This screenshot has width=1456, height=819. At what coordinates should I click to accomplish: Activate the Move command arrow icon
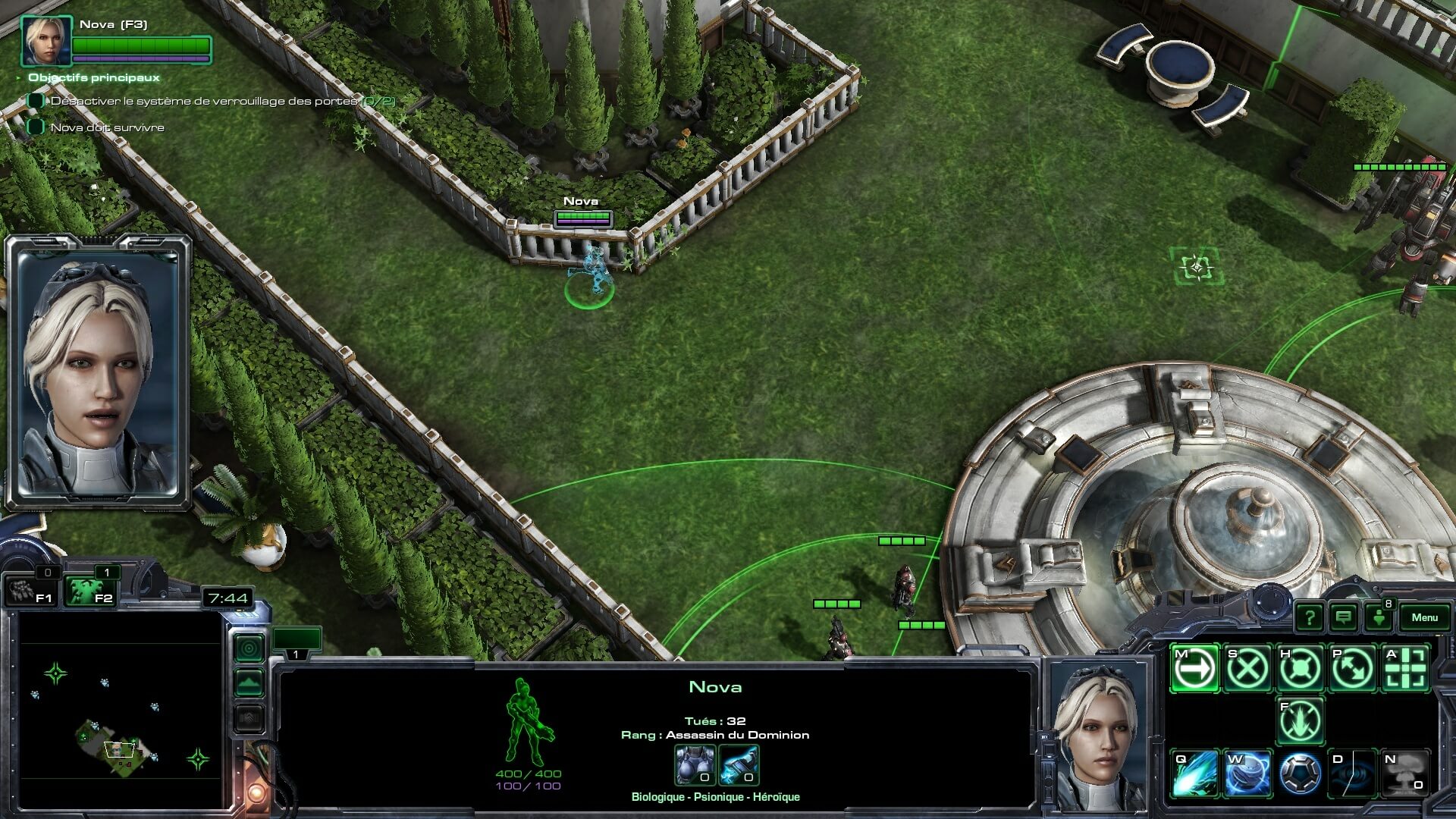pyautogui.click(x=1194, y=669)
